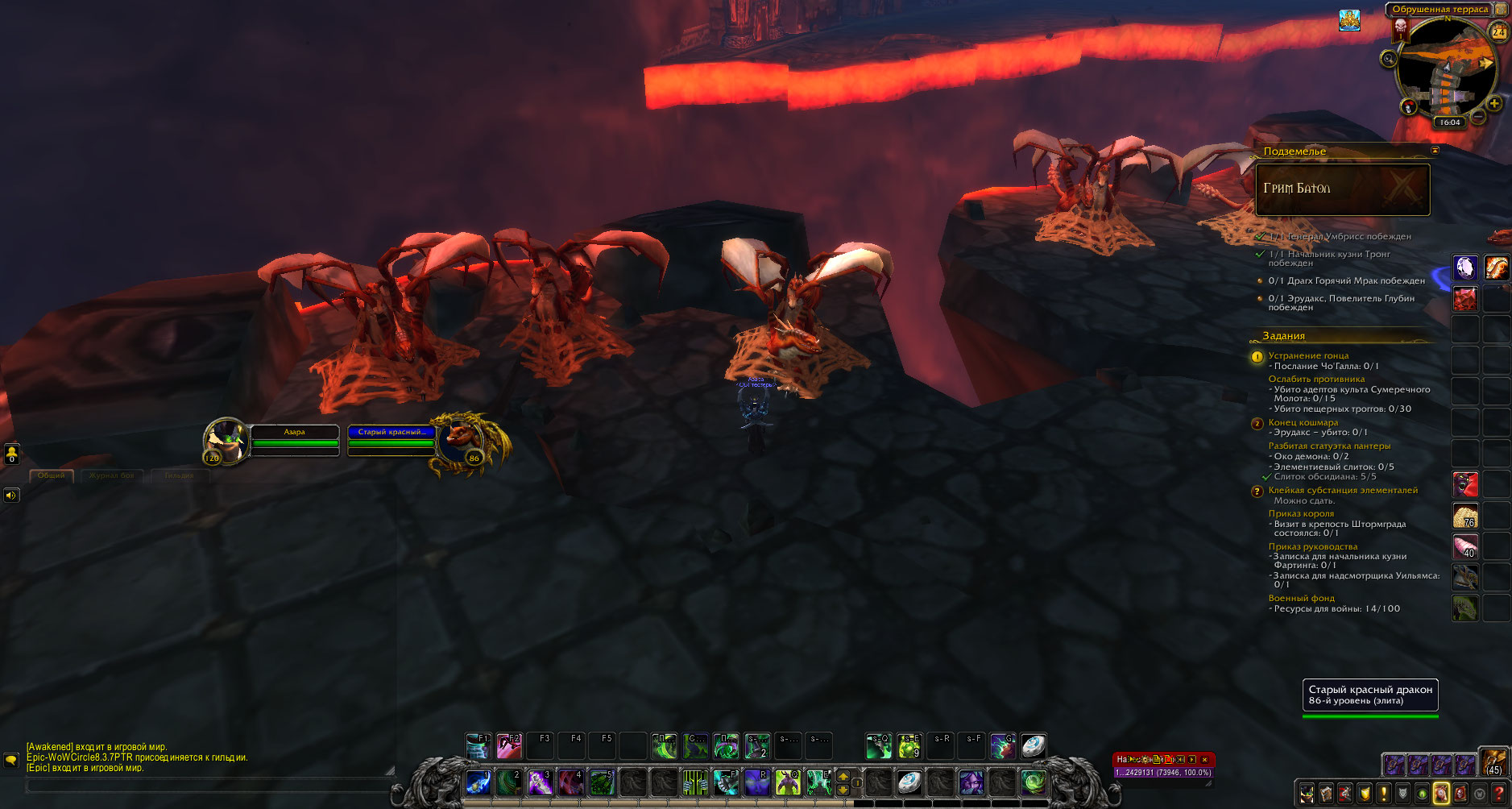Open the main backpack showing 45

tap(1493, 762)
